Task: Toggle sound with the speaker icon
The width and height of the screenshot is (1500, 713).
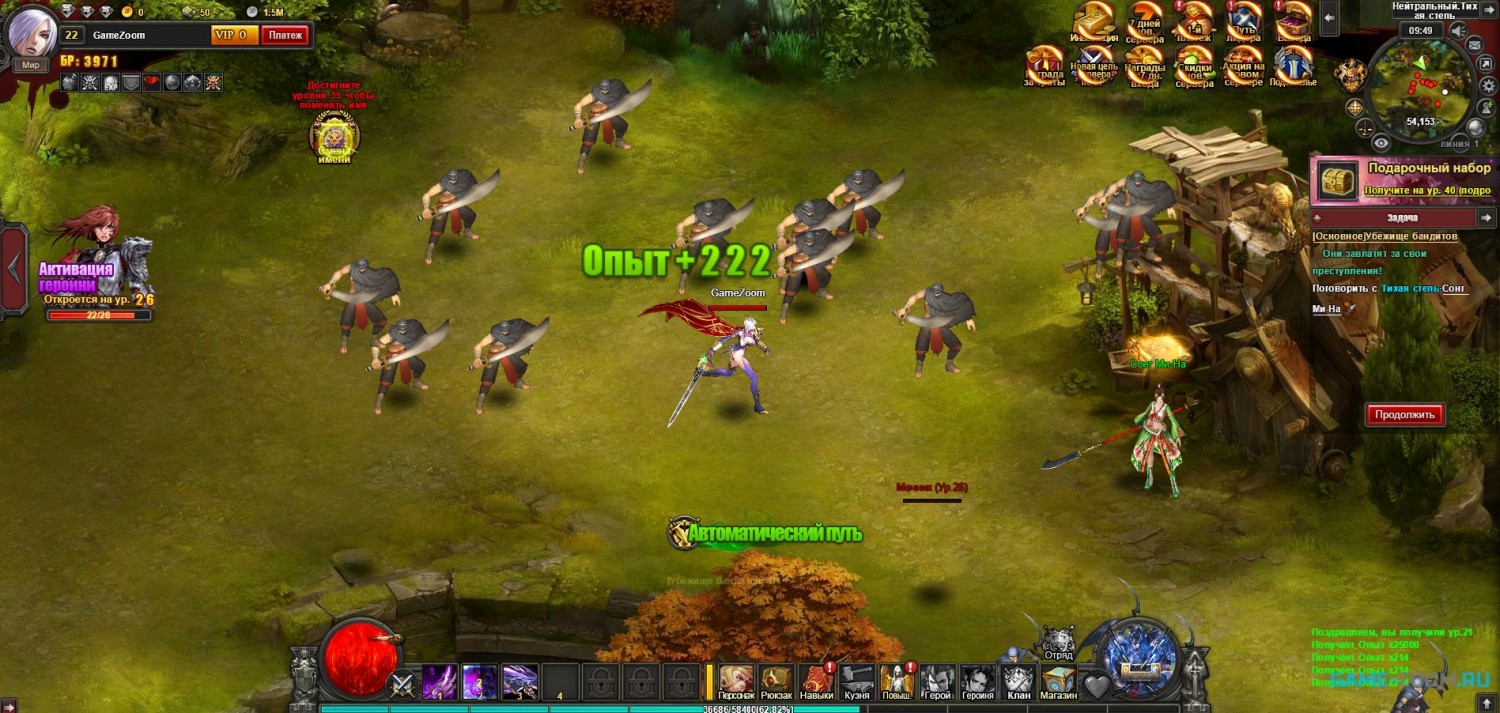Action: click(x=1458, y=31)
